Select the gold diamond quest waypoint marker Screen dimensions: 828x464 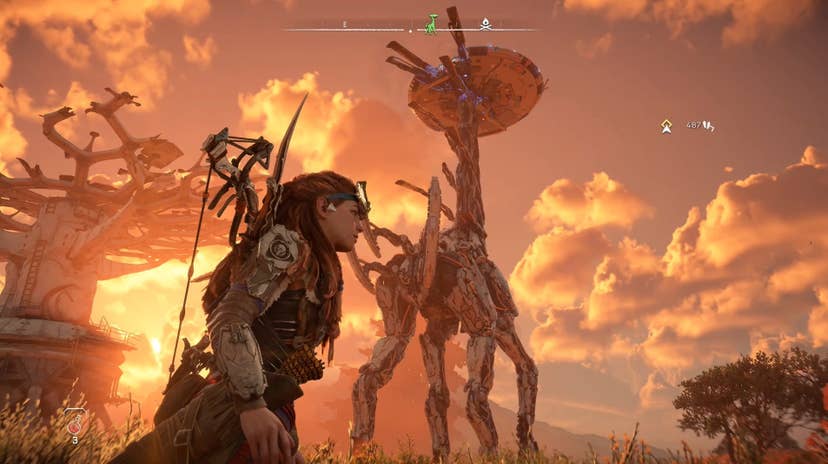pyautogui.click(x=666, y=126)
